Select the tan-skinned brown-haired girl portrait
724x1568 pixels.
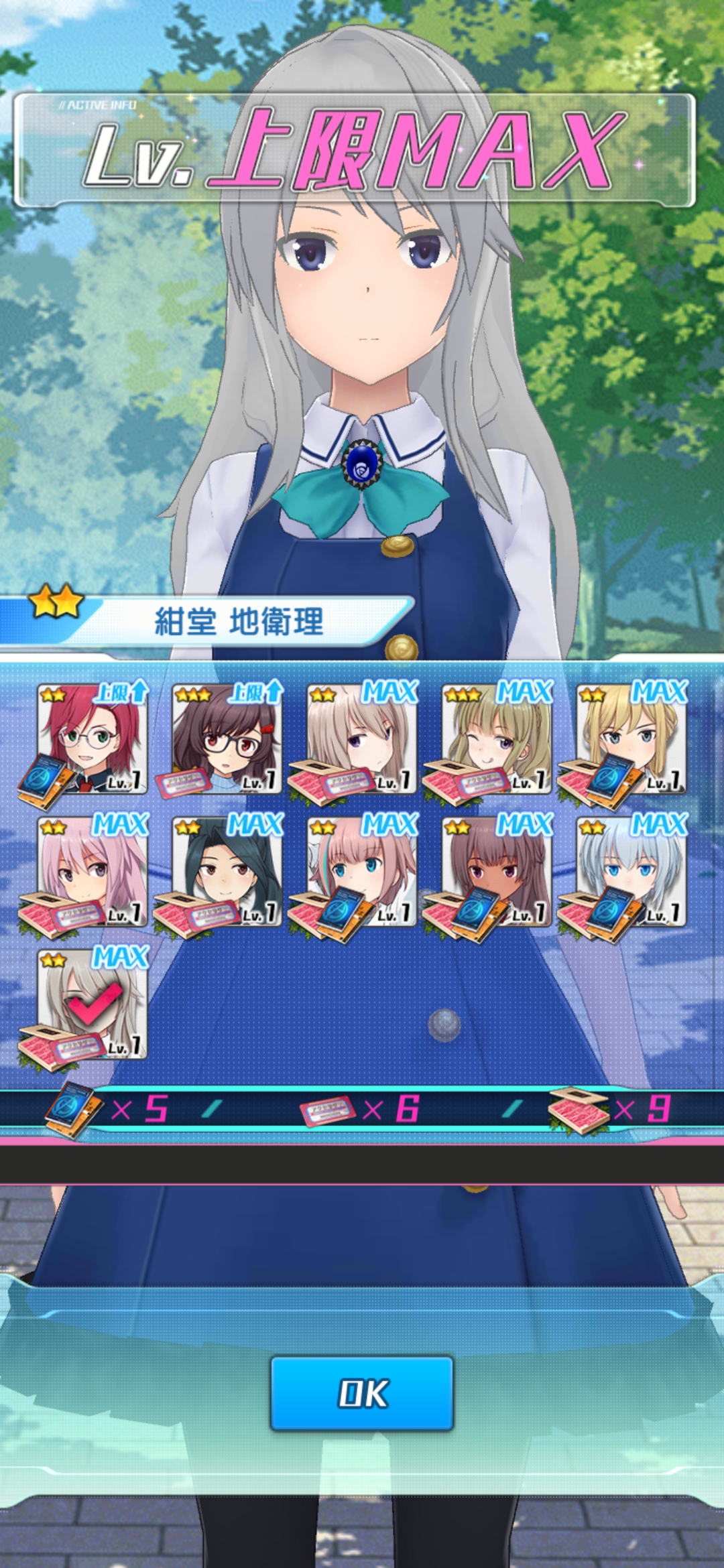[497, 871]
